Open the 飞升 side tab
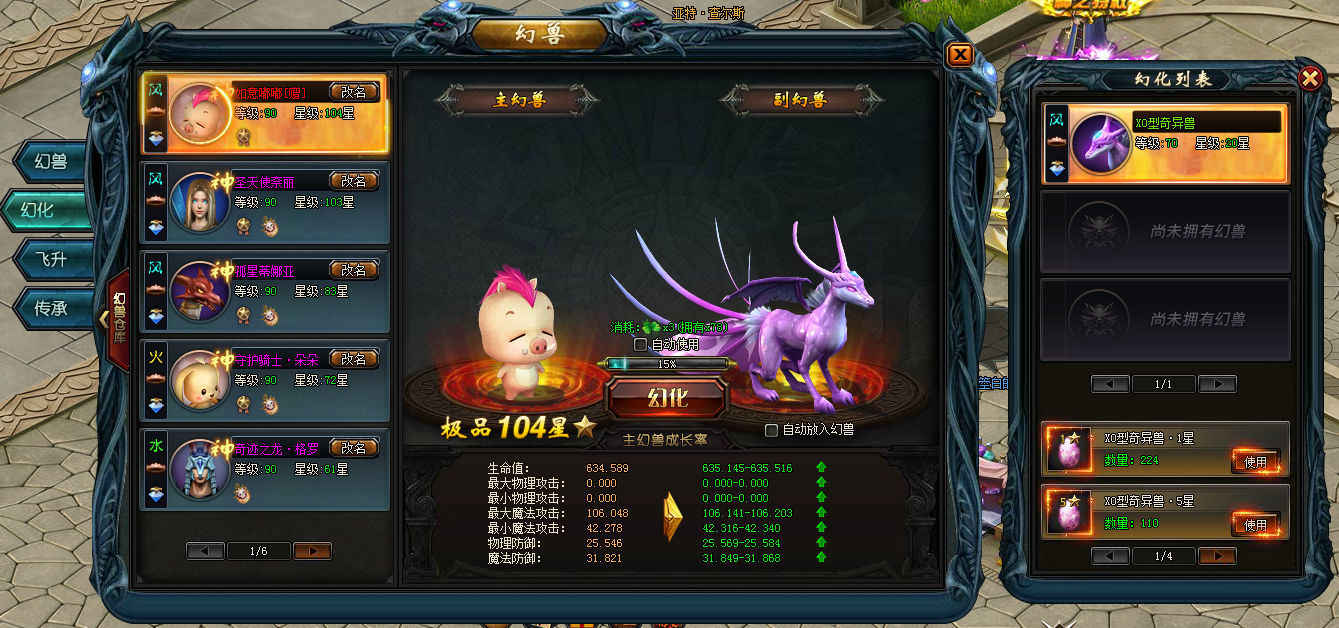Screen dimensions: 1339x628 click(x=51, y=259)
